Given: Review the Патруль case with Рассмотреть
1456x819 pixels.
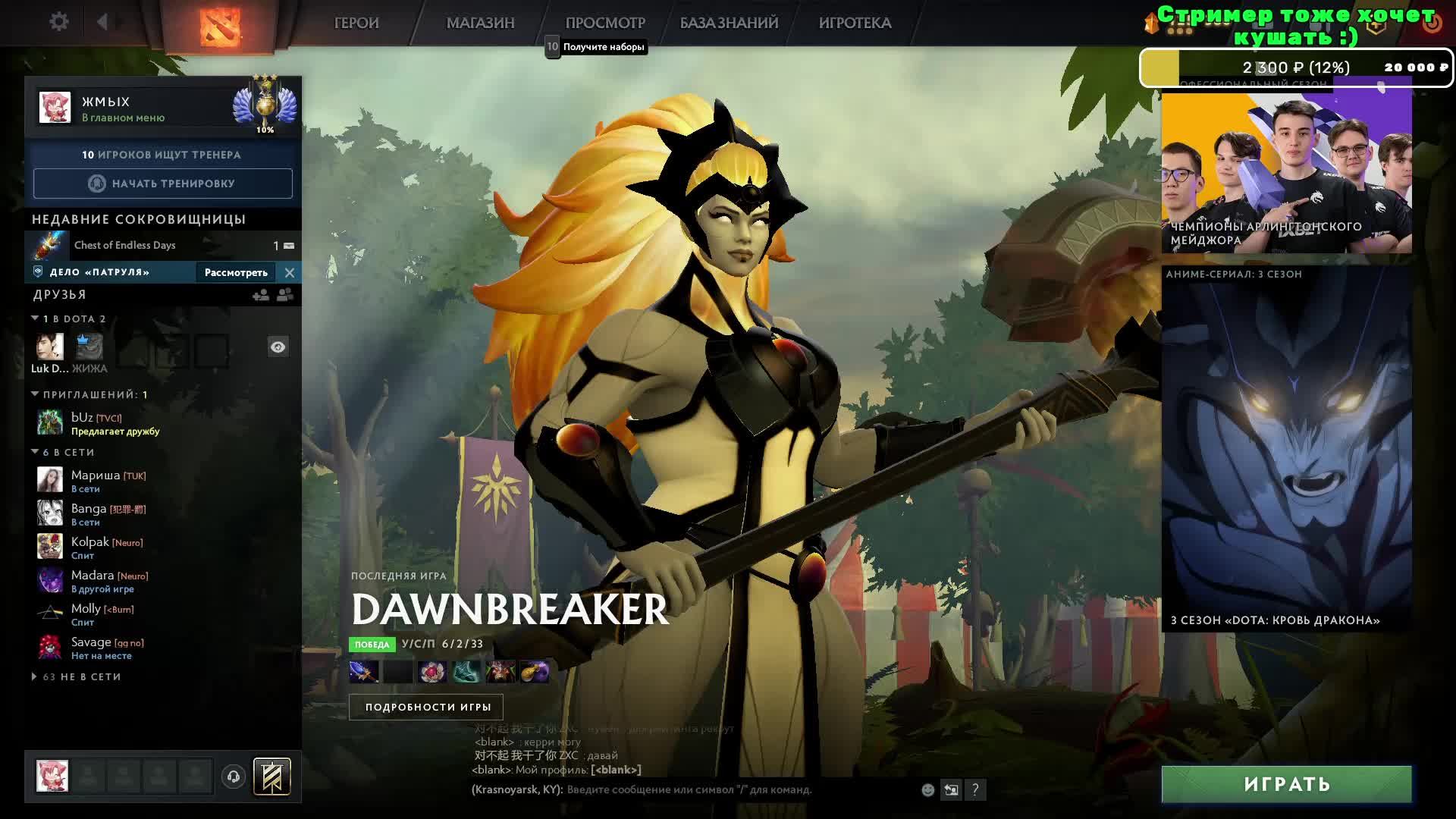Looking at the screenshot, I should click(236, 272).
